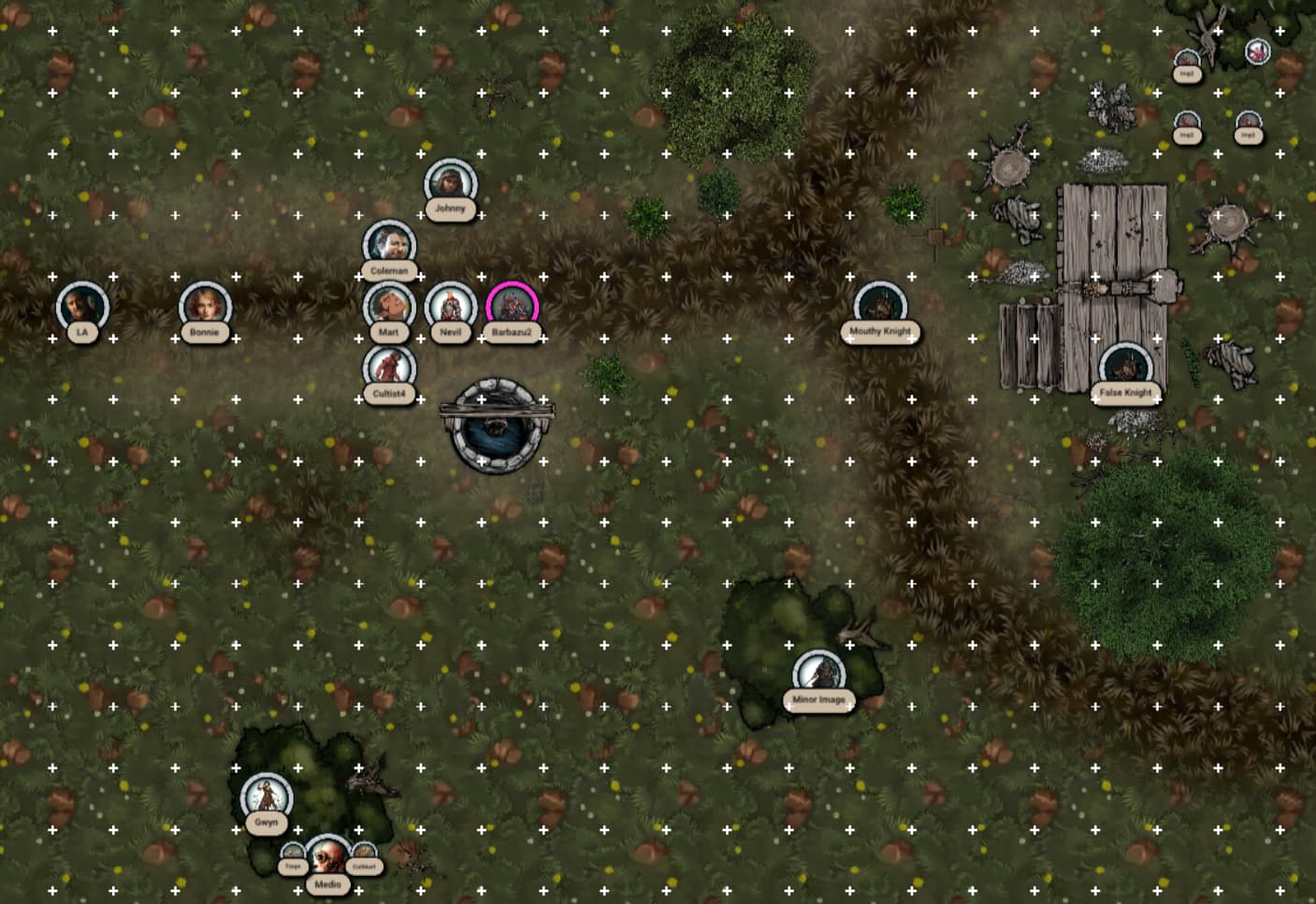The height and width of the screenshot is (904, 1316).
Task: Click the Cultist4 token
Action: click(389, 368)
